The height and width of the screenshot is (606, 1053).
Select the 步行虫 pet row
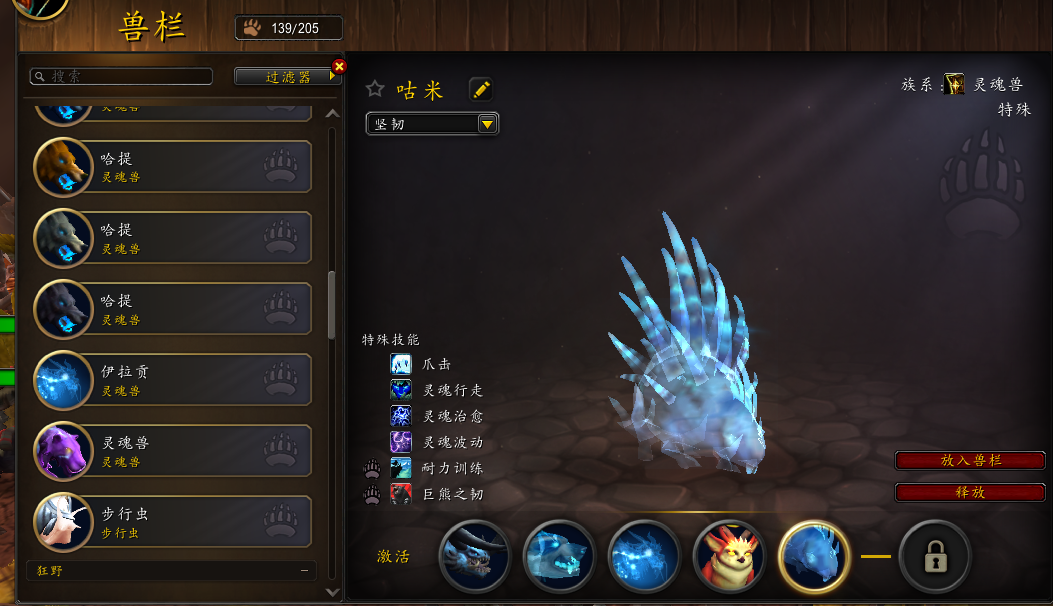point(173,522)
